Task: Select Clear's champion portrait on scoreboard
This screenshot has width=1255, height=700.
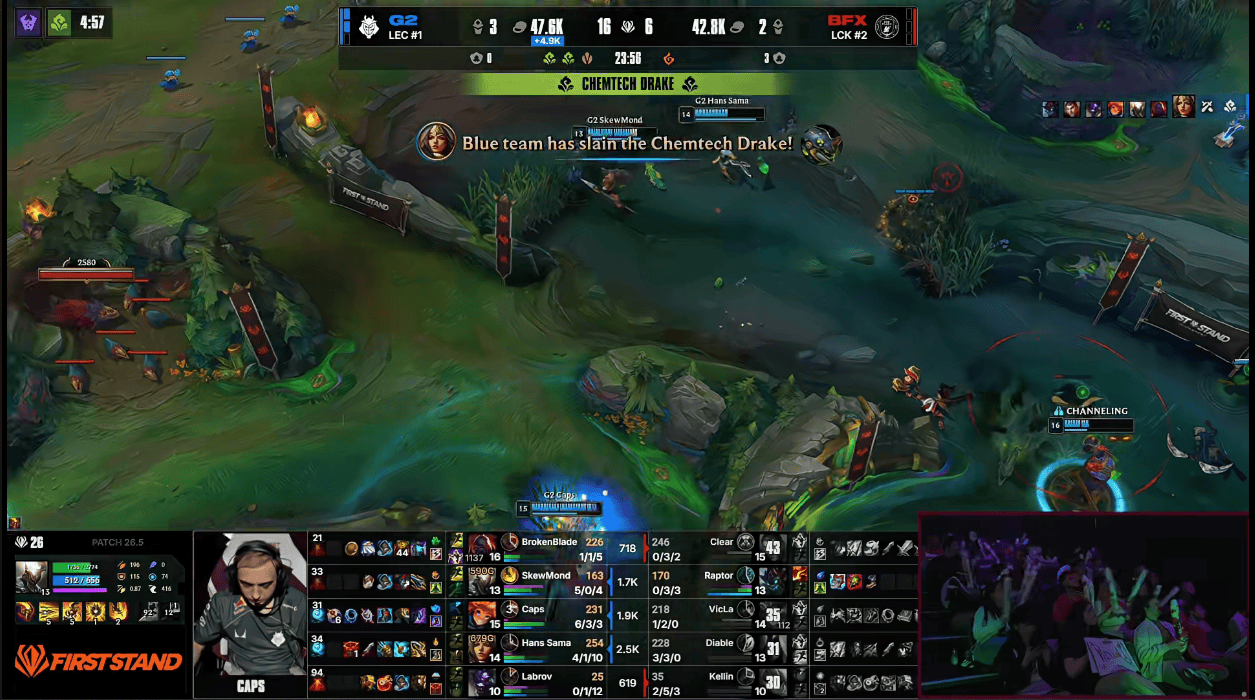Action: (x=773, y=548)
